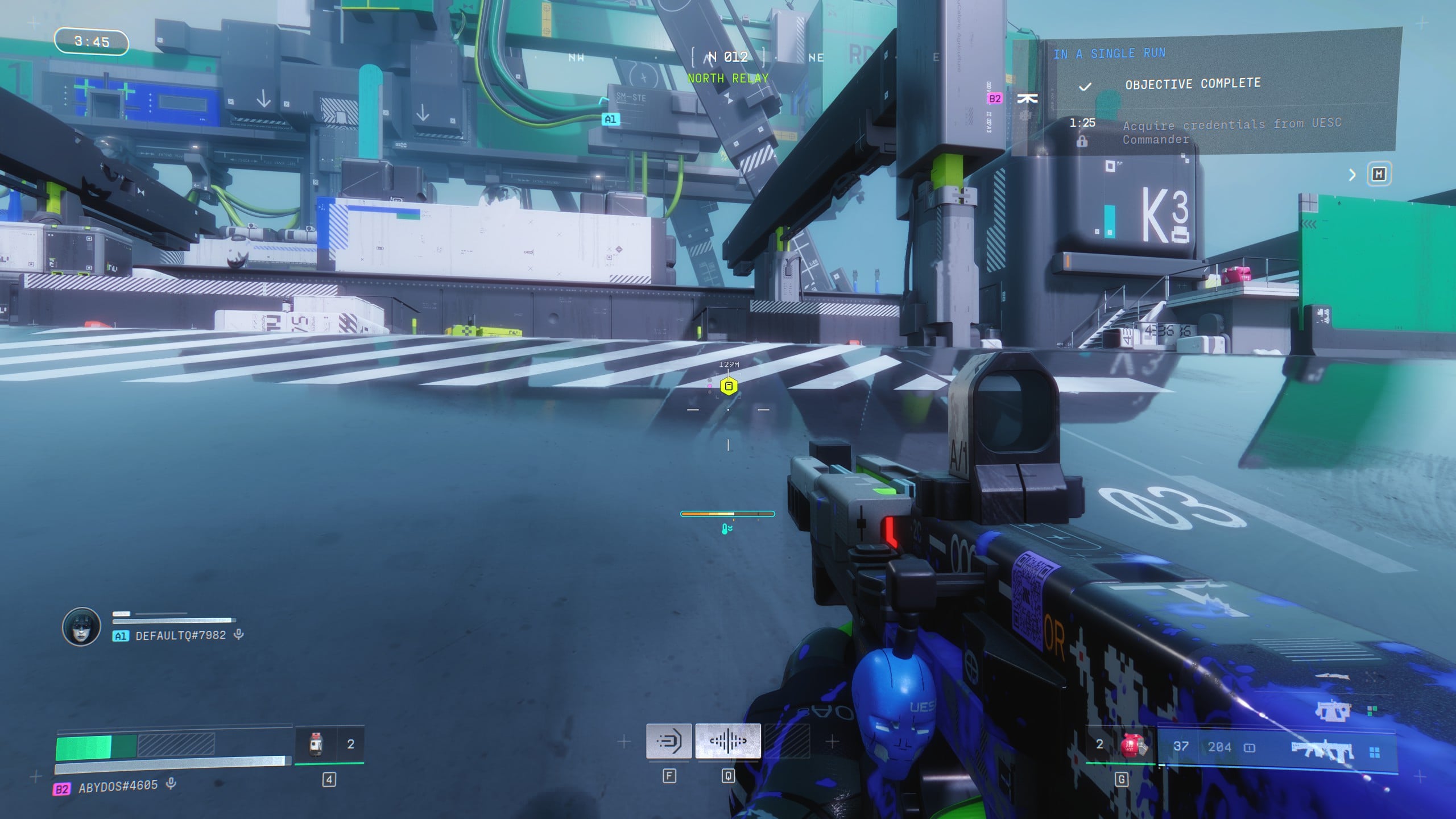Activate the soundwave ability icon
Image resolution: width=1456 pixels, height=819 pixels.
coord(727,741)
